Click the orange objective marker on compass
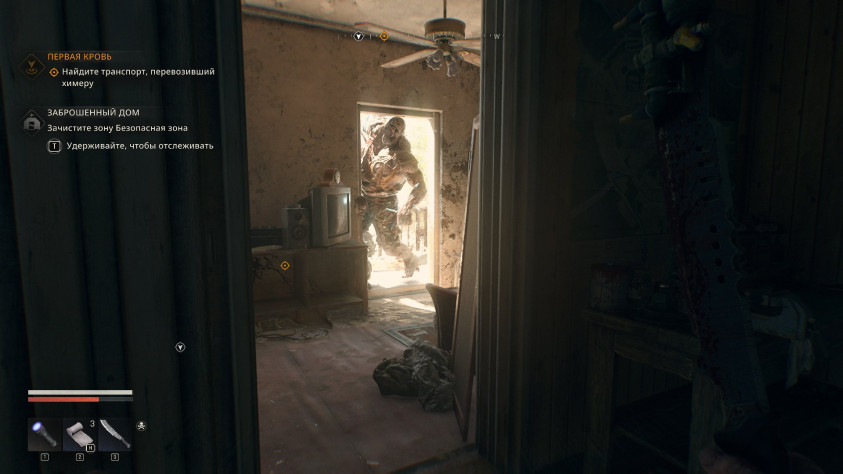Screen dimensions: 843x474 coord(384,36)
